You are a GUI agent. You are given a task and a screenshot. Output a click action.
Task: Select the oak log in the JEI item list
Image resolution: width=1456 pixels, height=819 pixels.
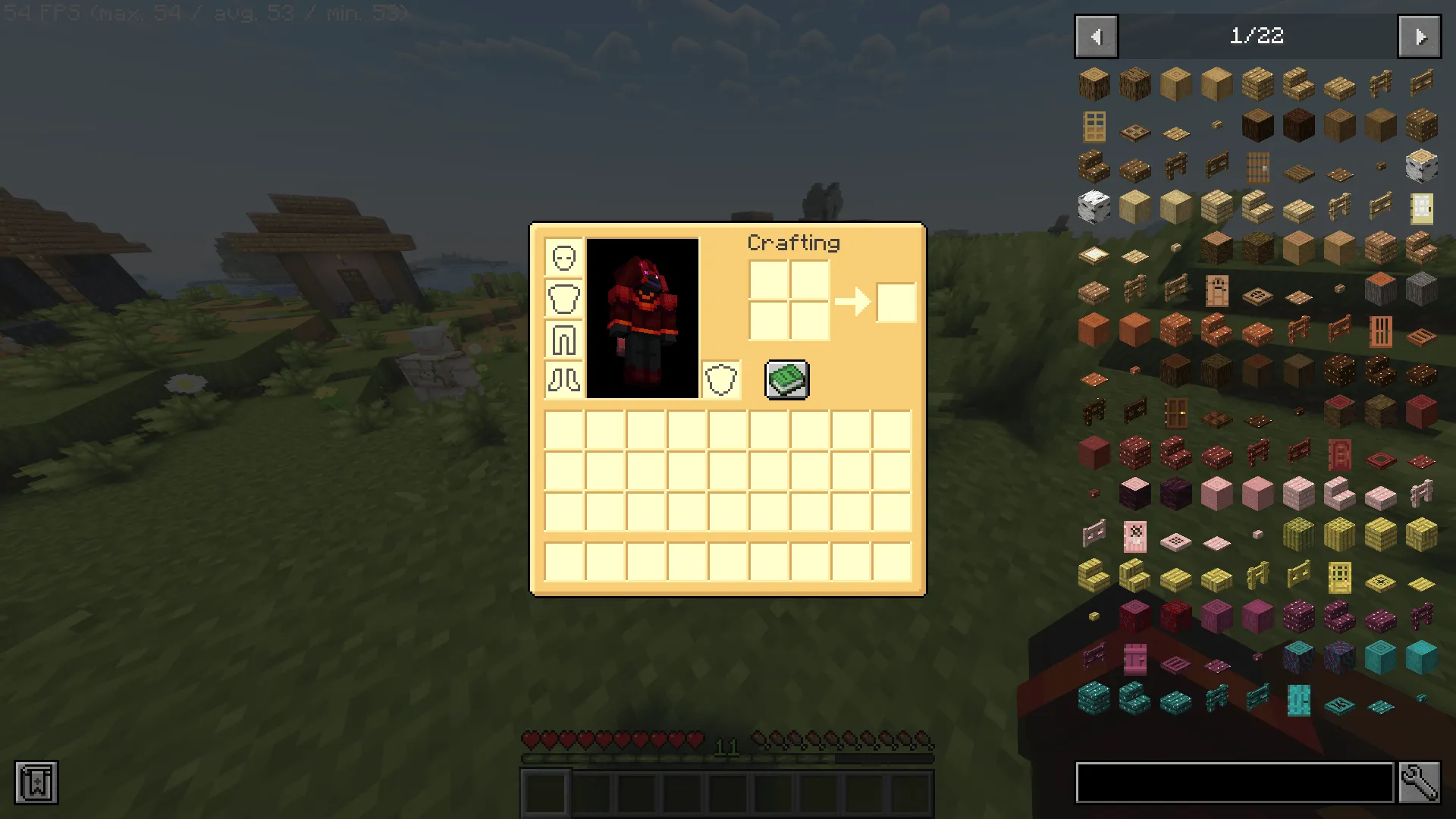coord(1094,84)
